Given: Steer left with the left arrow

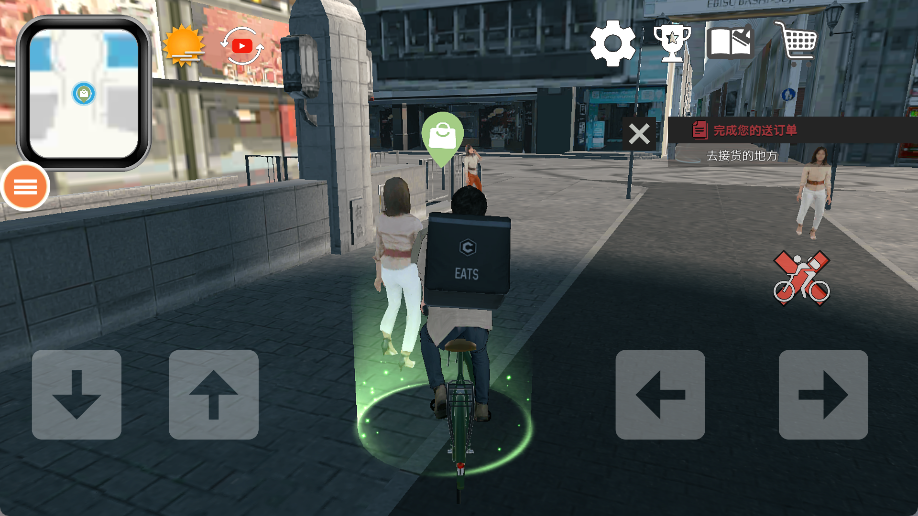Looking at the screenshot, I should point(660,395).
